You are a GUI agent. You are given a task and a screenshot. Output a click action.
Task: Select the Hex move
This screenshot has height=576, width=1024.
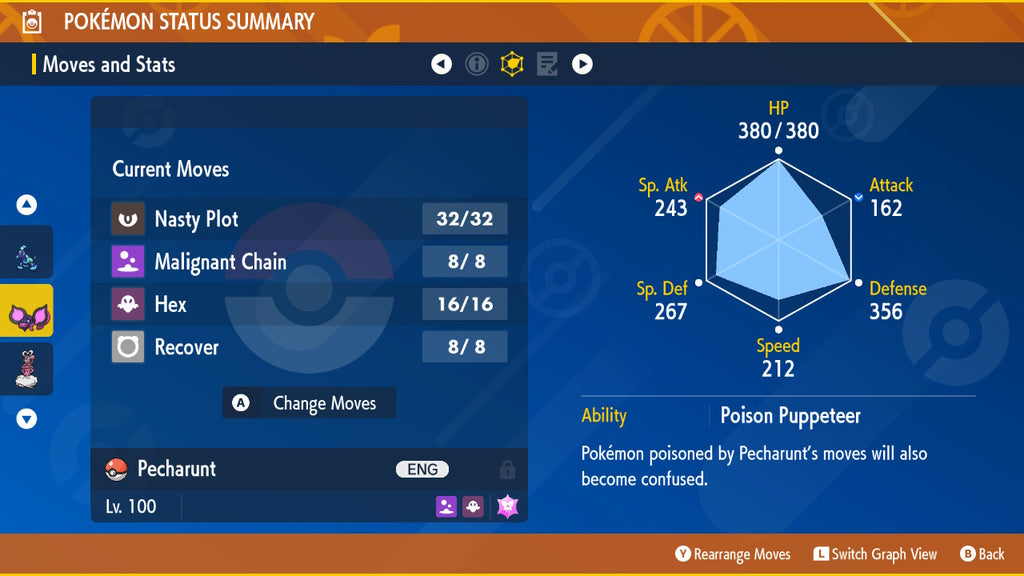tap(309, 304)
